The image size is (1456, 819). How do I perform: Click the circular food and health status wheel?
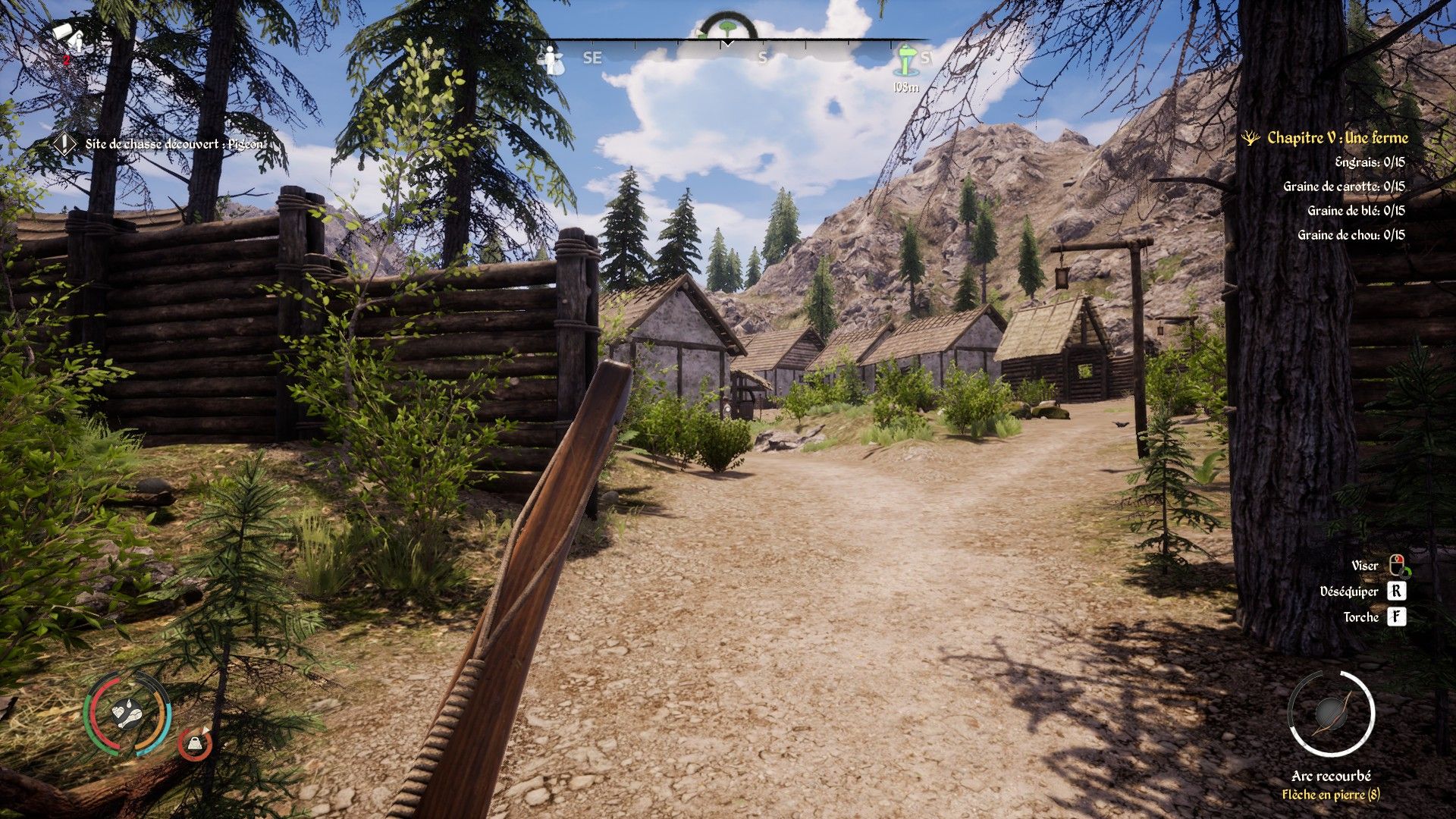click(x=127, y=713)
